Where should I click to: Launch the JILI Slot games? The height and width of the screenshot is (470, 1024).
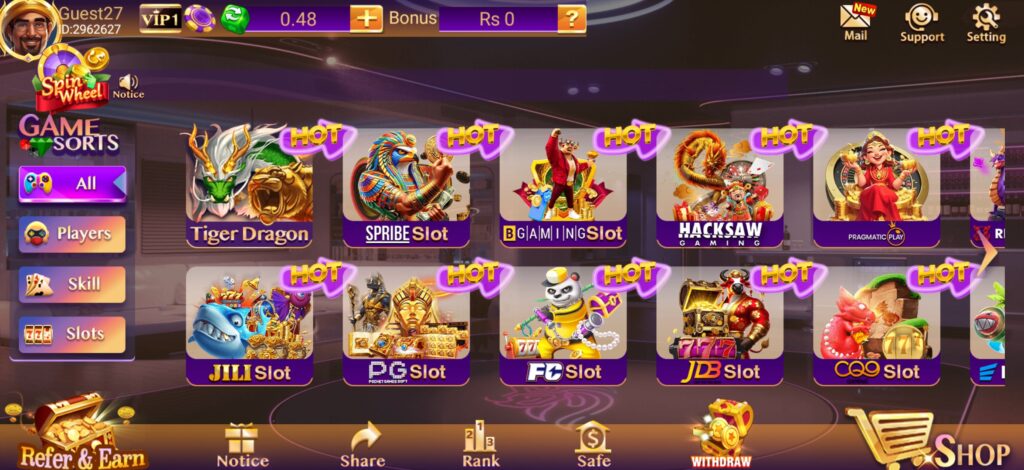[x=249, y=326]
